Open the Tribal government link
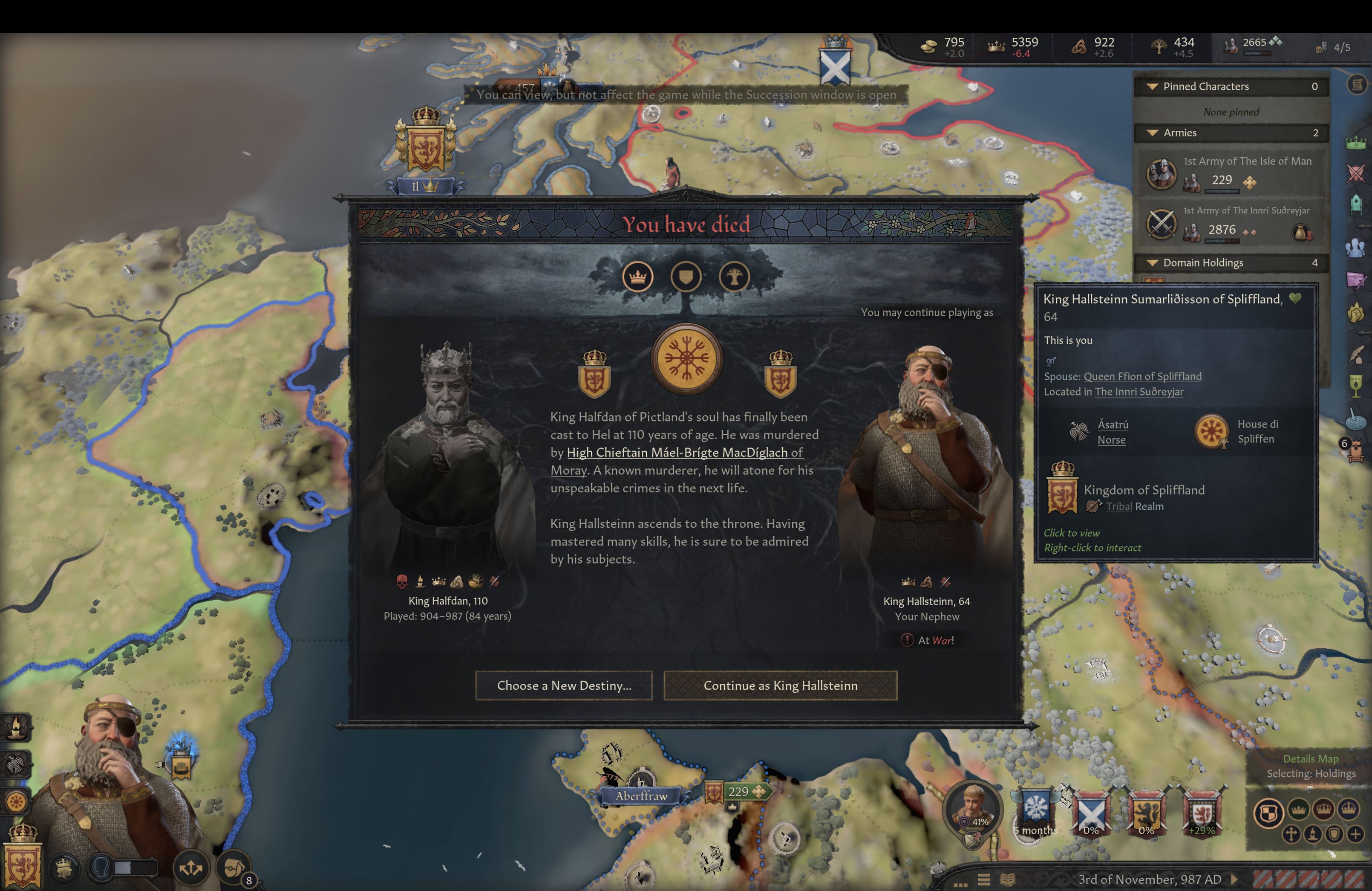The image size is (1372, 891). [x=1118, y=506]
